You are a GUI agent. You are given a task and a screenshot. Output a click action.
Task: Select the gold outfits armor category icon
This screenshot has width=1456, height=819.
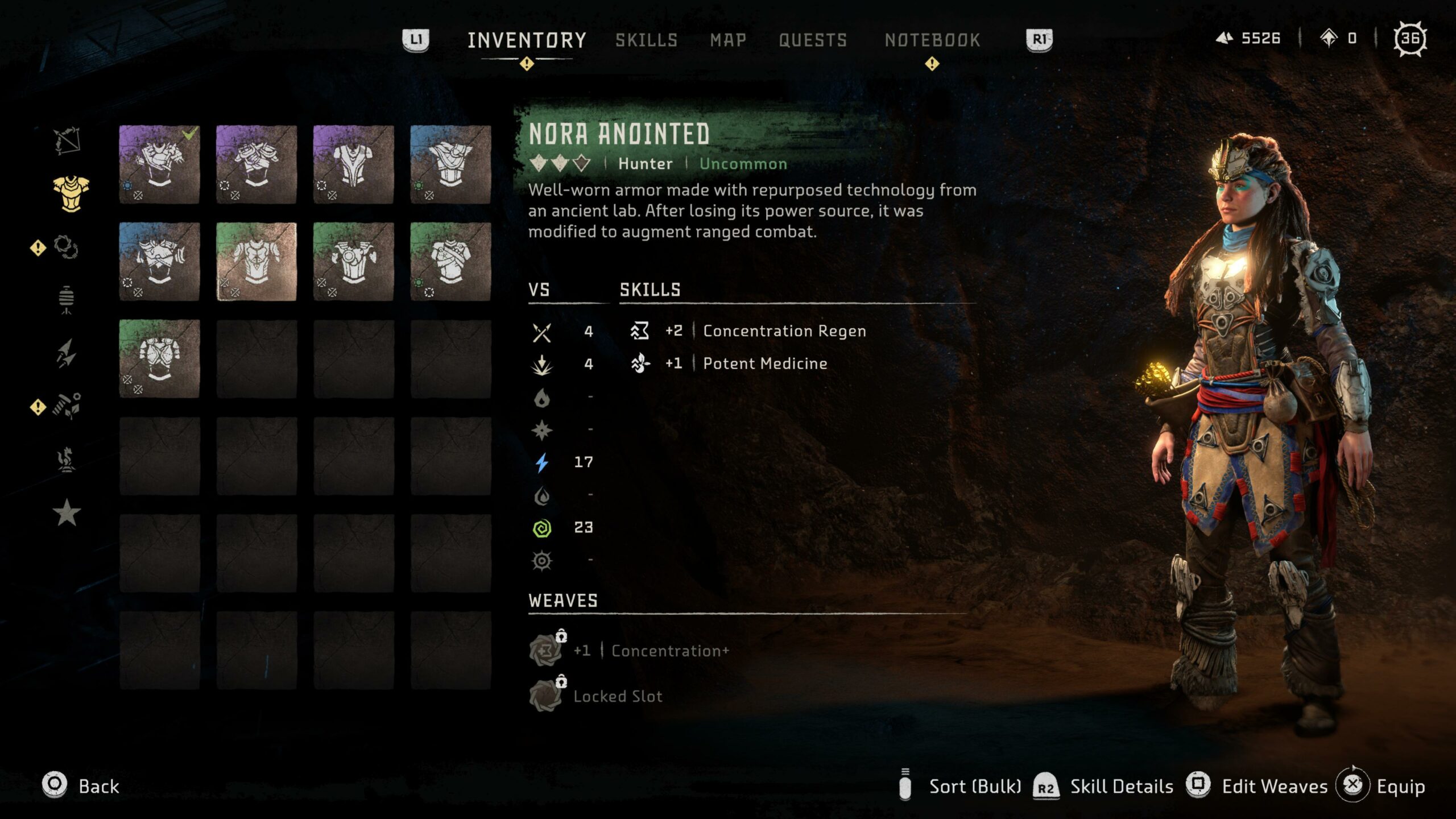(71, 193)
